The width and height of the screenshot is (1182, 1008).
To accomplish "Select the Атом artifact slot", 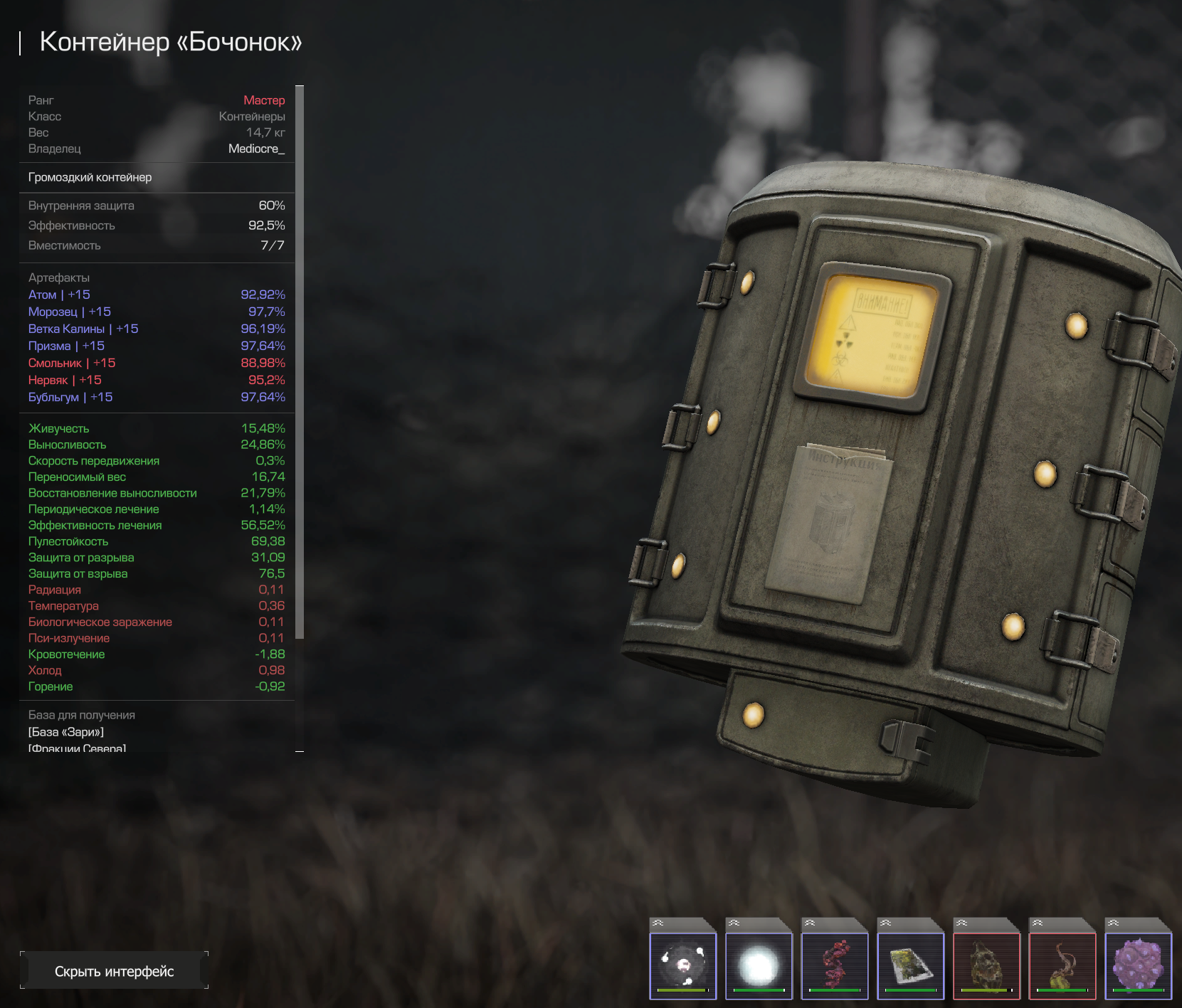I will pyautogui.click(x=682, y=965).
